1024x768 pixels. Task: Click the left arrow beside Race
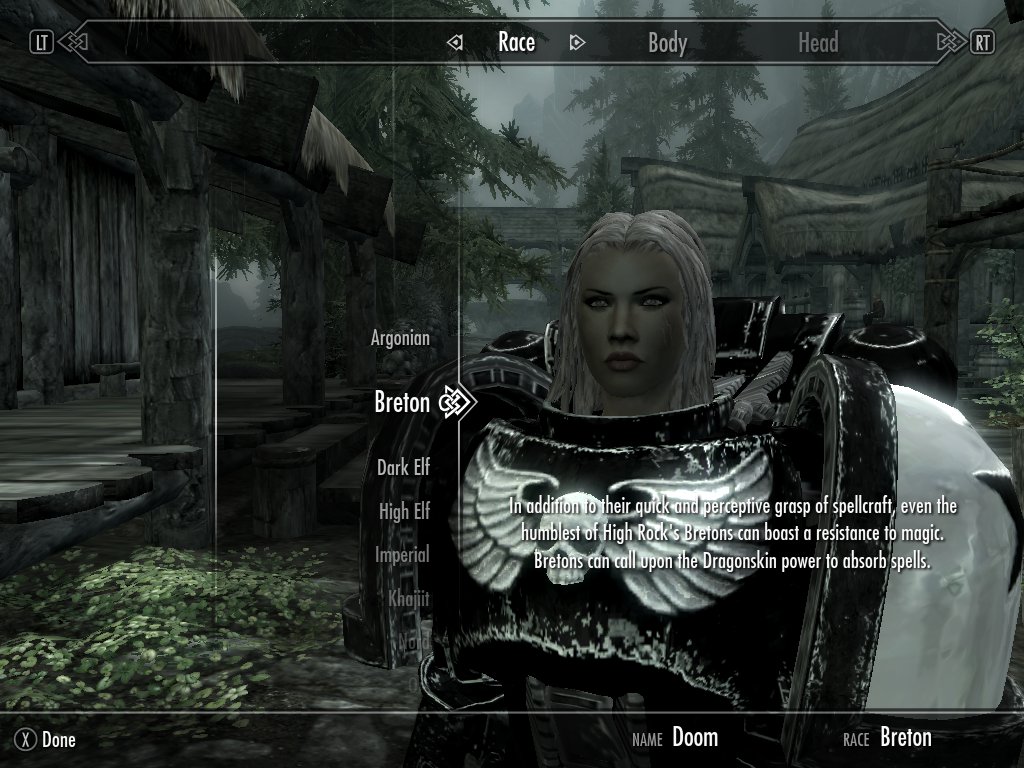tap(455, 43)
